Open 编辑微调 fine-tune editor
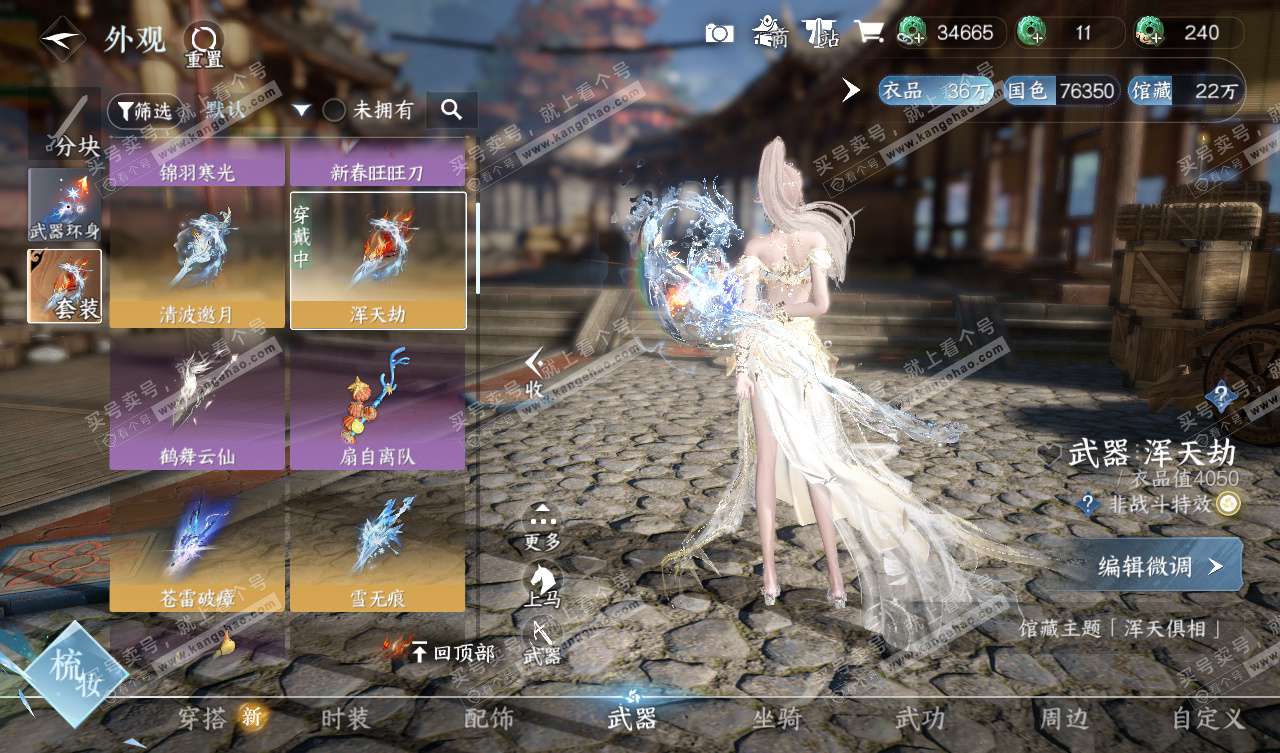The height and width of the screenshot is (753, 1280). coord(1159,566)
